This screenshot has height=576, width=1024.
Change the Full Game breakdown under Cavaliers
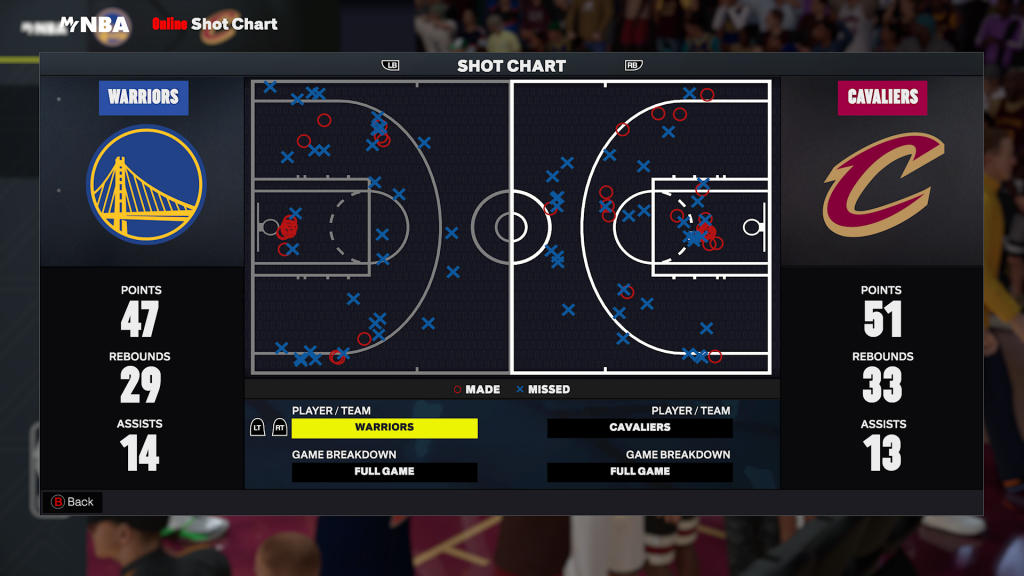(x=640, y=472)
